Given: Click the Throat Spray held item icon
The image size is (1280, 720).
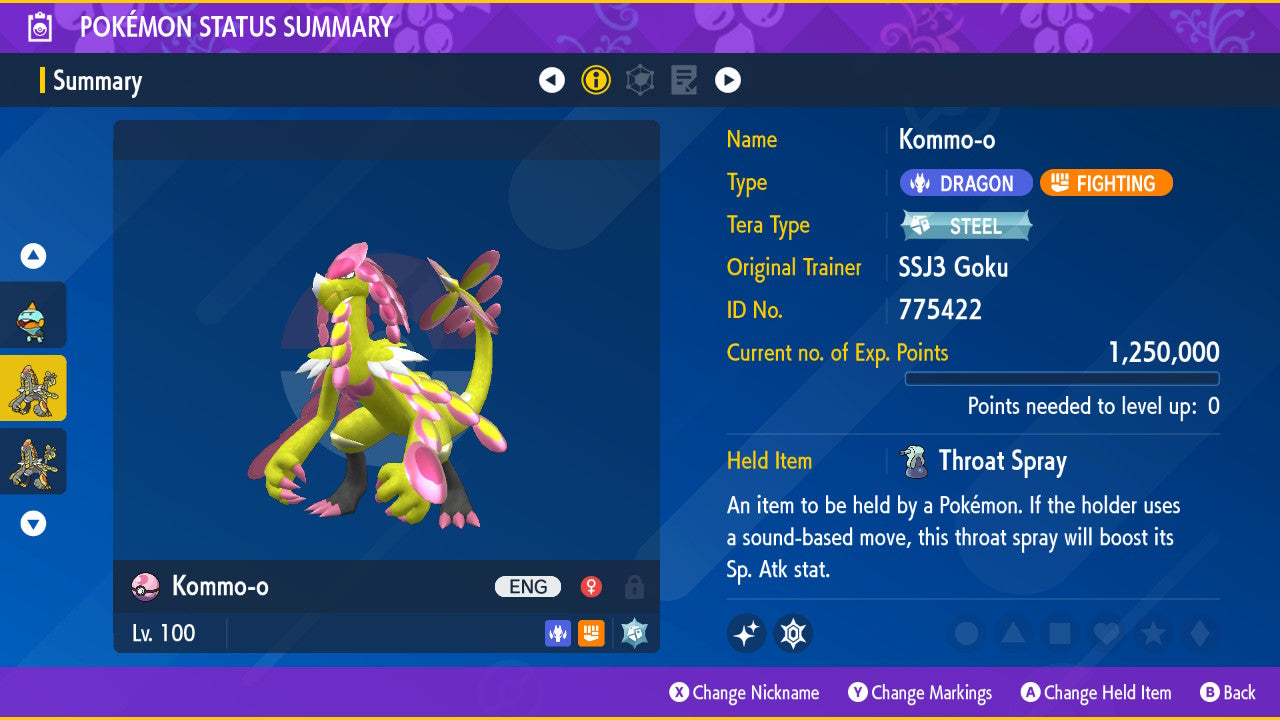Looking at the screenshot, I should coord(912,461).
